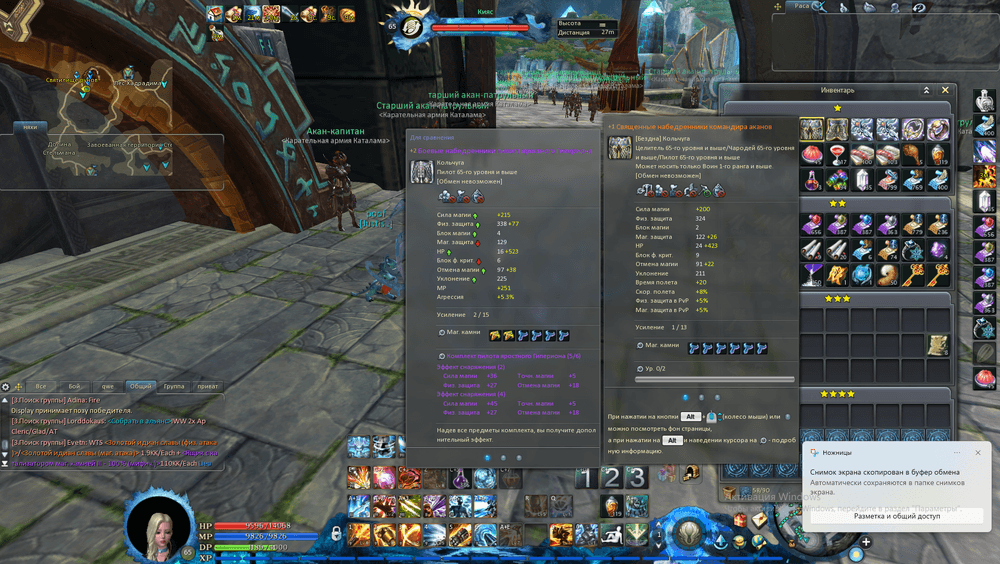Collapse the inventory with the double-arrow button

click(x=927, y=90)
